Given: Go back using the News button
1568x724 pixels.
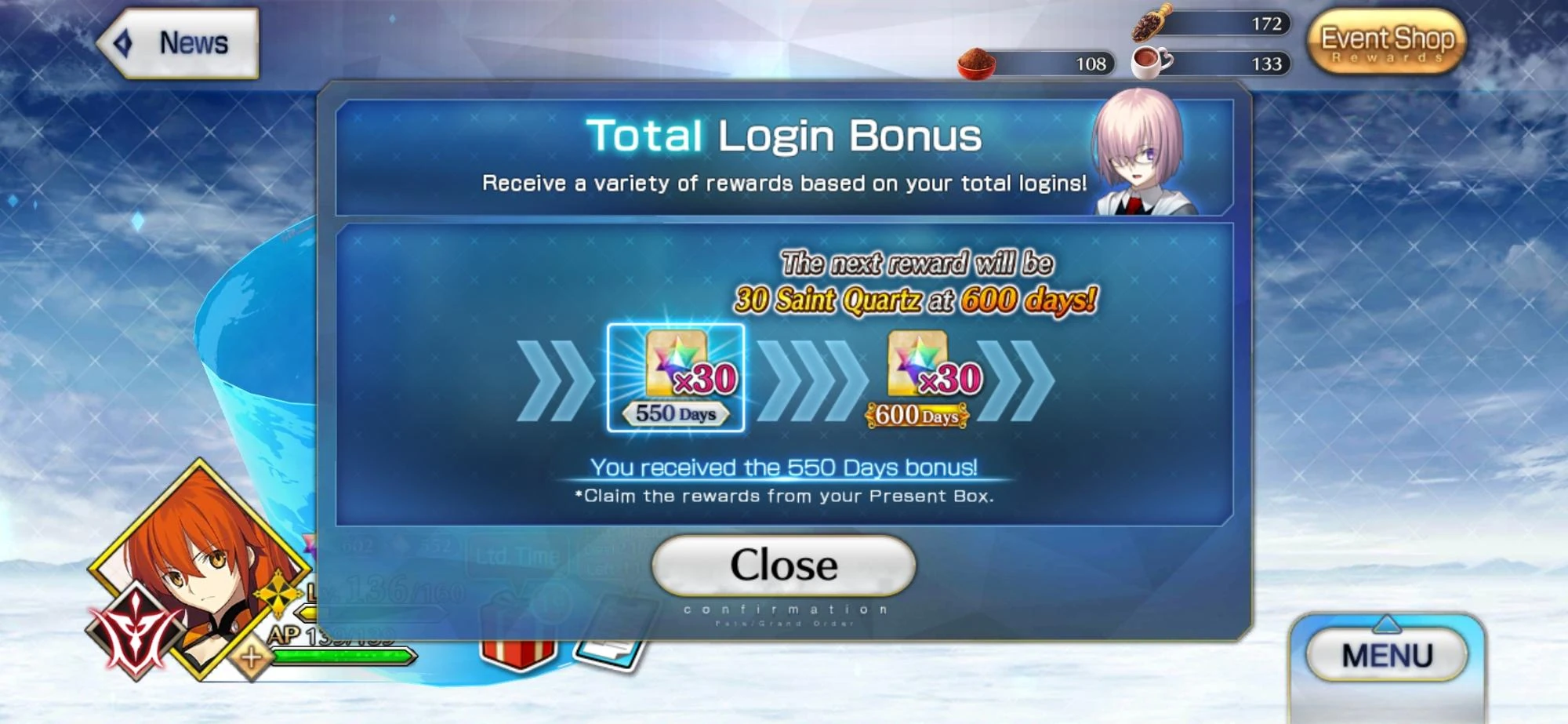Looking at the screenshot, I should [x=180, y=43].
